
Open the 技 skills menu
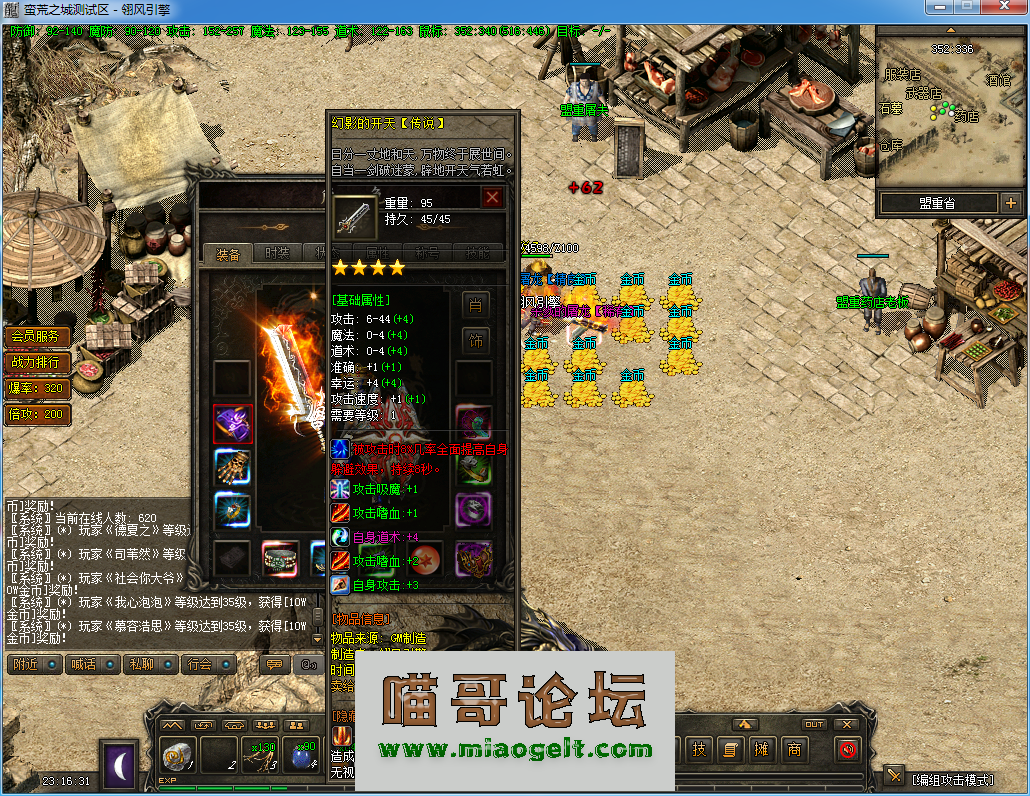[698, 749]
